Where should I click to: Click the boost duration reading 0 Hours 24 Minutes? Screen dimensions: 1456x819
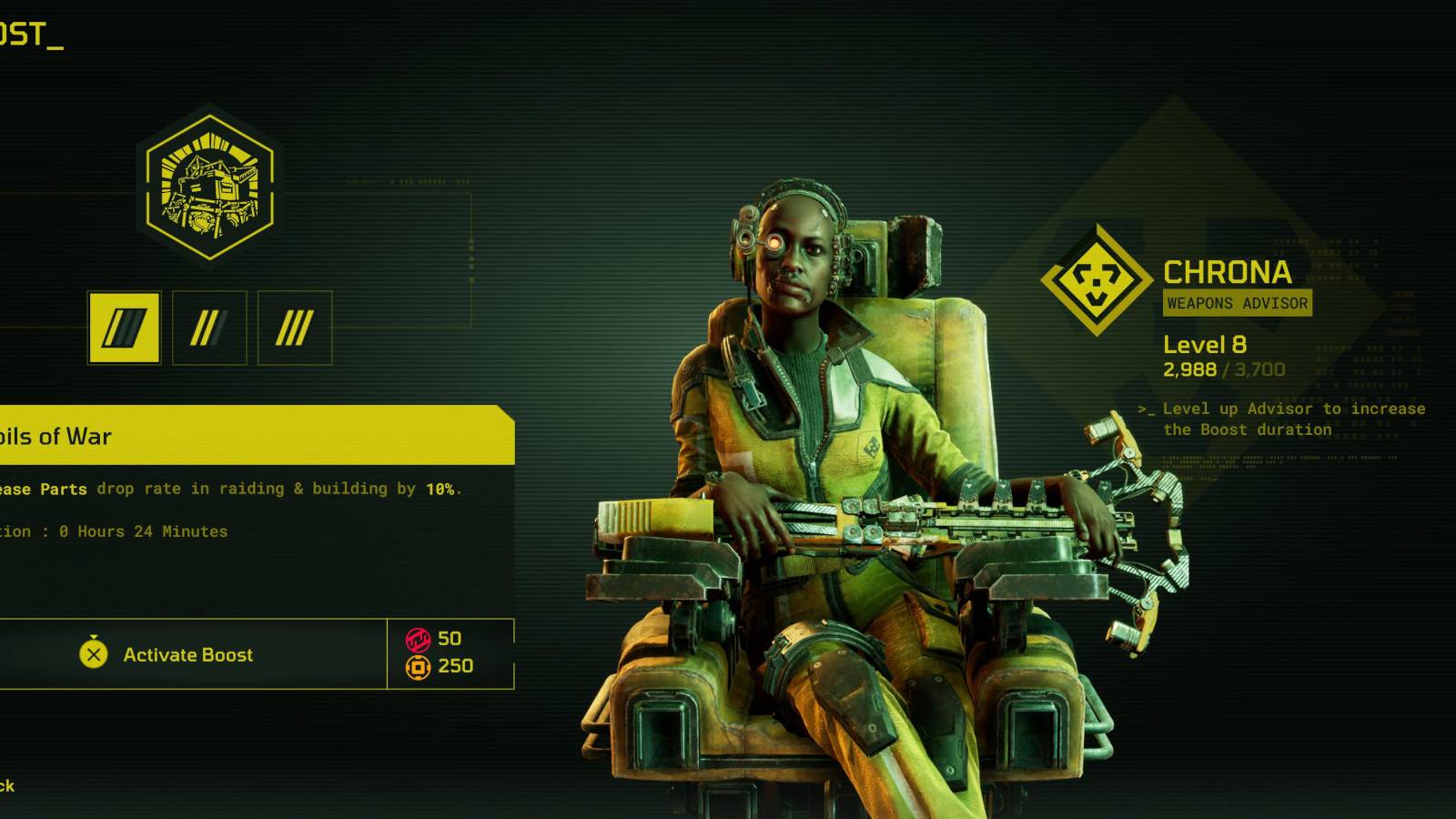pos(114,531)
